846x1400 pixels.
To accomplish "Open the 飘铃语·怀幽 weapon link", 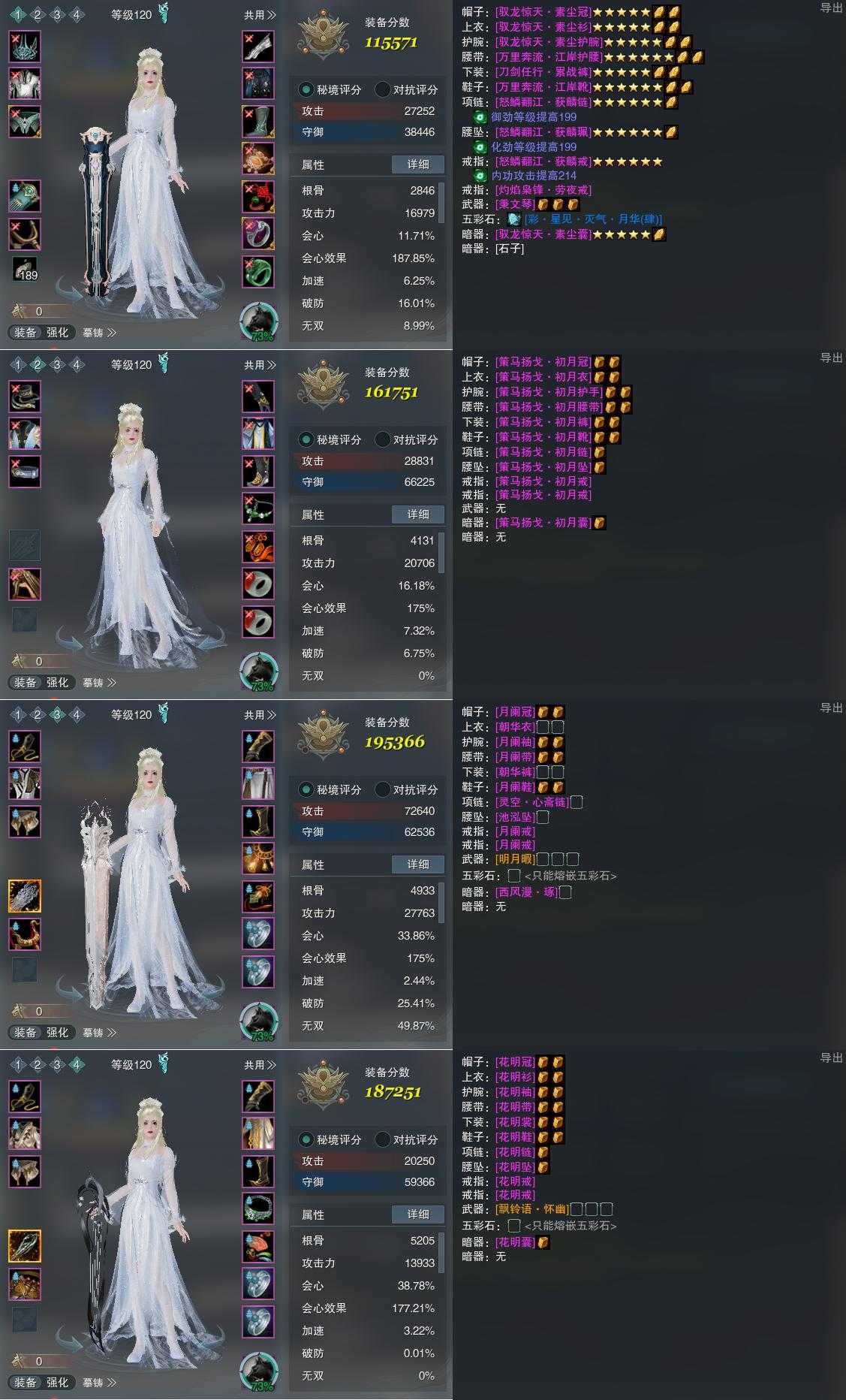I will pyautogui.click(x=531, y=1209).
